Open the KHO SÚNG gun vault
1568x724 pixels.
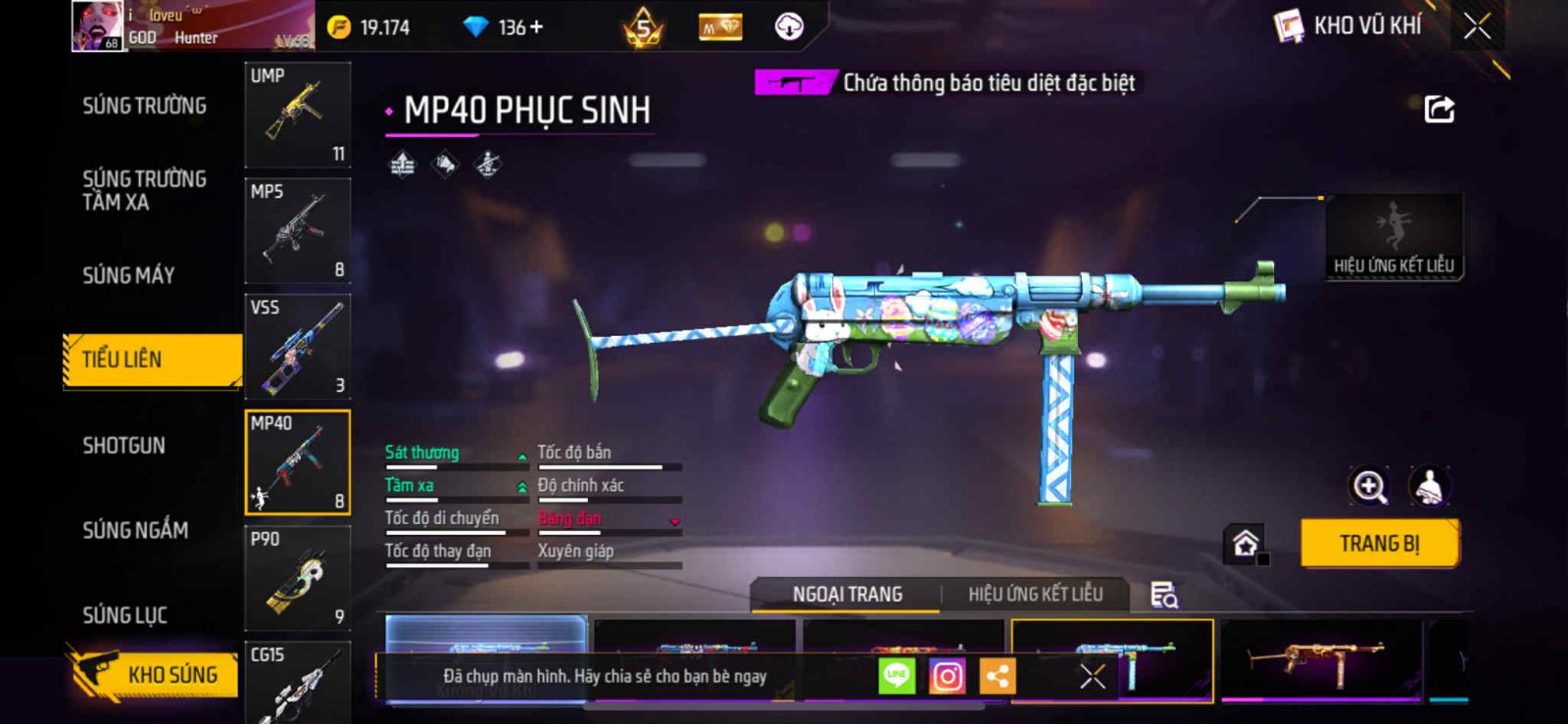pyautogui.click(x=155, y=674)
